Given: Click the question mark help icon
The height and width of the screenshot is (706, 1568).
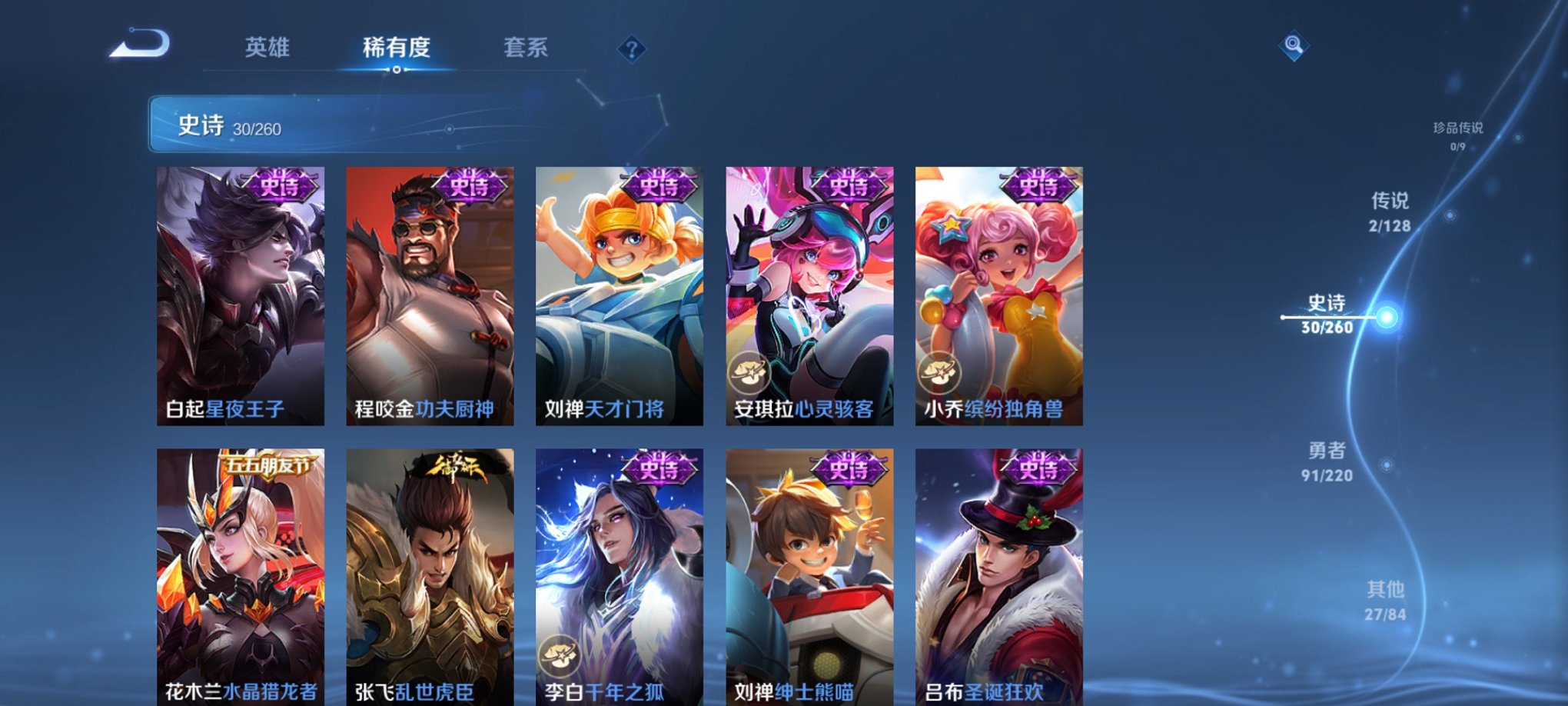Looking at the screenshot, I should point(631,50).
